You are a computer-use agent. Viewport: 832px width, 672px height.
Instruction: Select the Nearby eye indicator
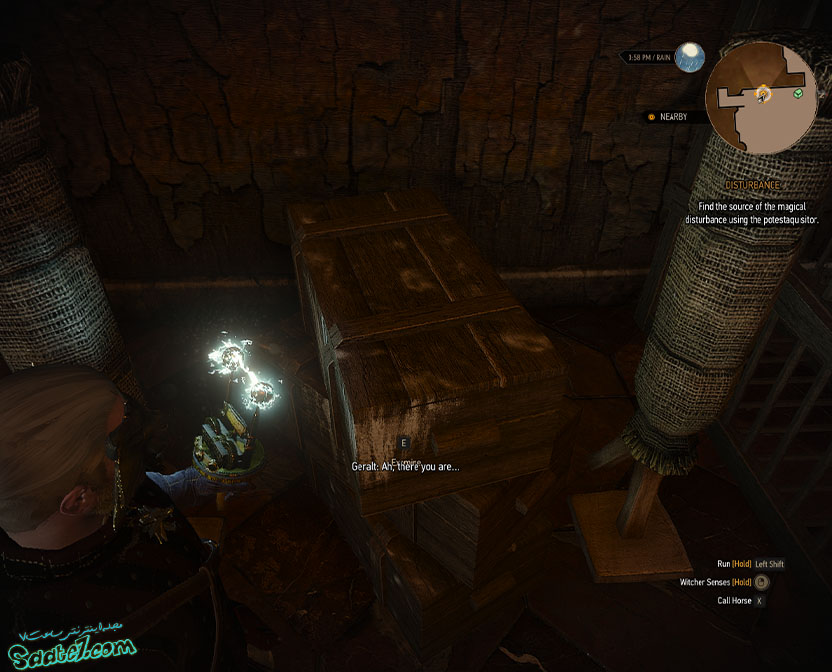pyautogui.click(x=651, y=117)
